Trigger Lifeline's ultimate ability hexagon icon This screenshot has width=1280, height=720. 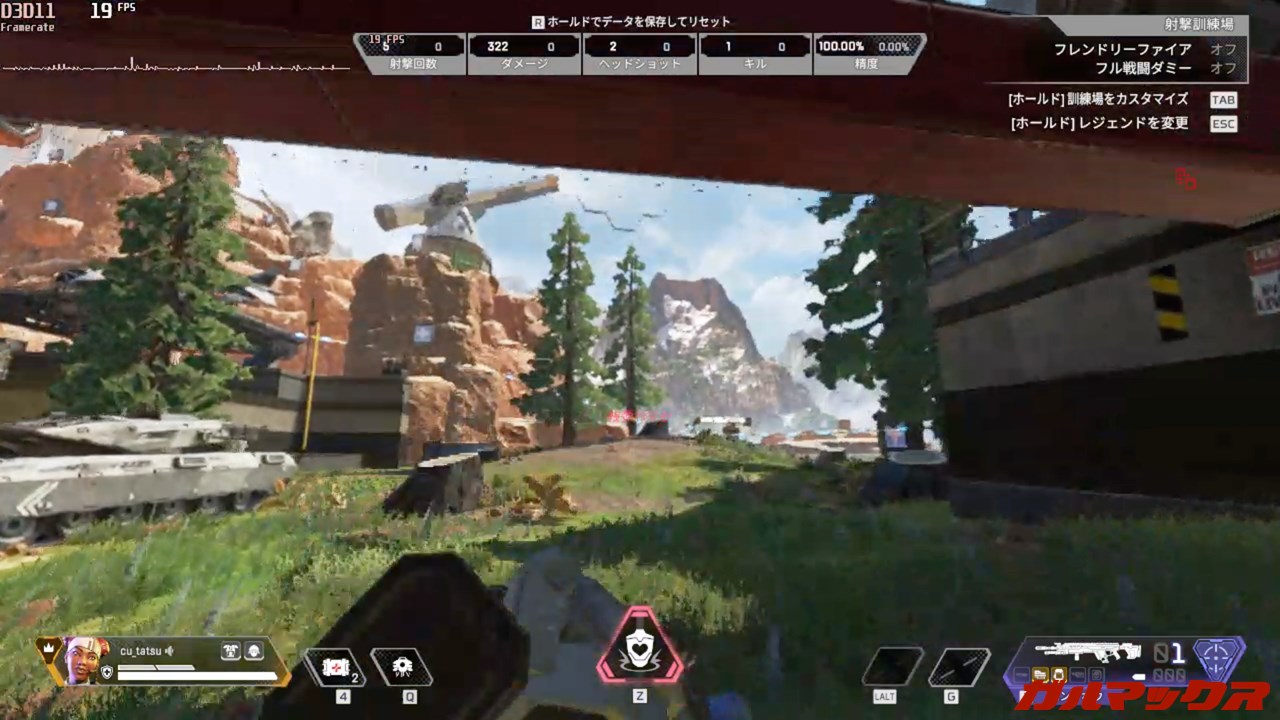[x=640, y=647]
